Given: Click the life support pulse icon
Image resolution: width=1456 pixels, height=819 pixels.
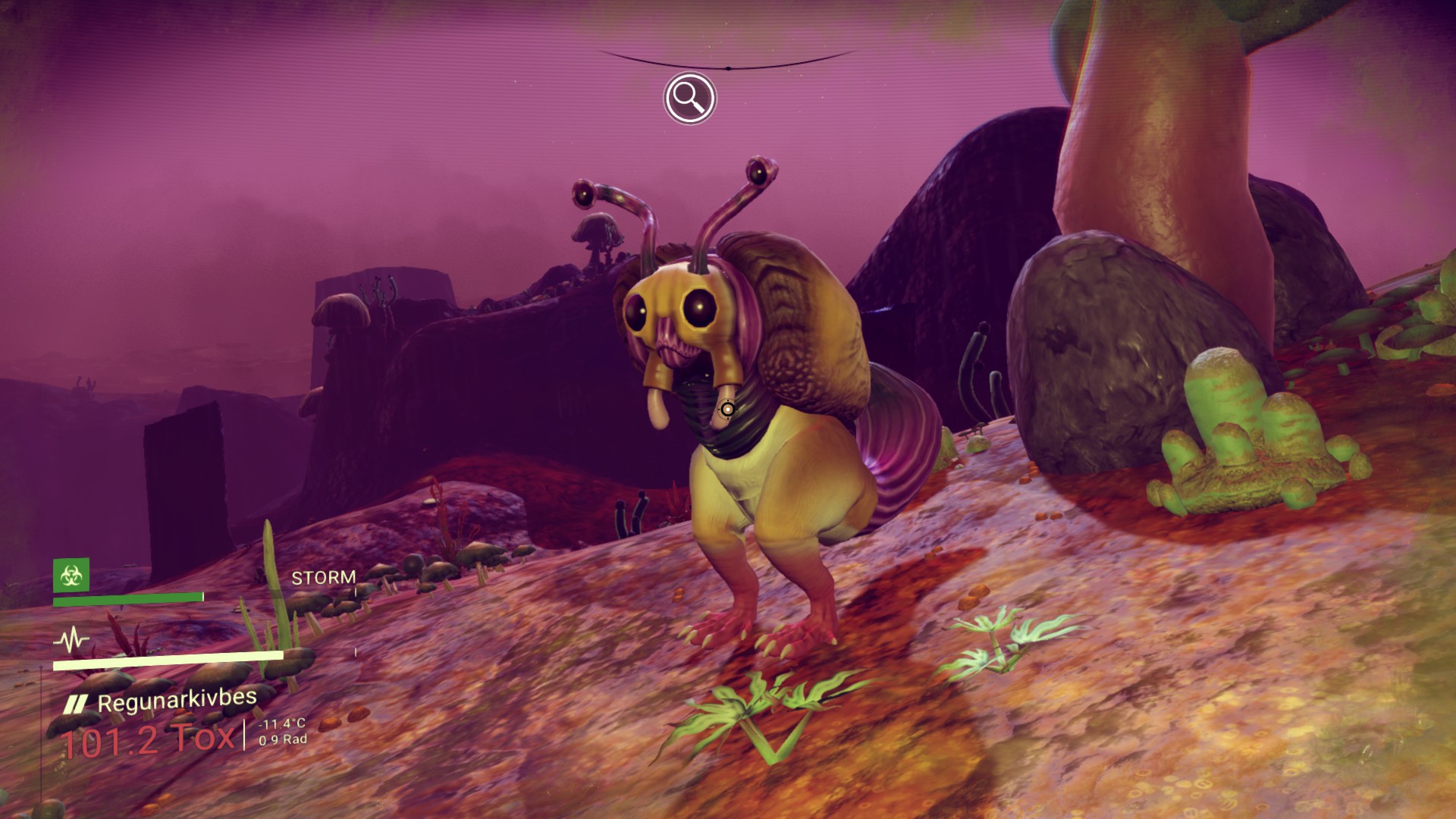Looking at the screenshot, I should [71, 640].
